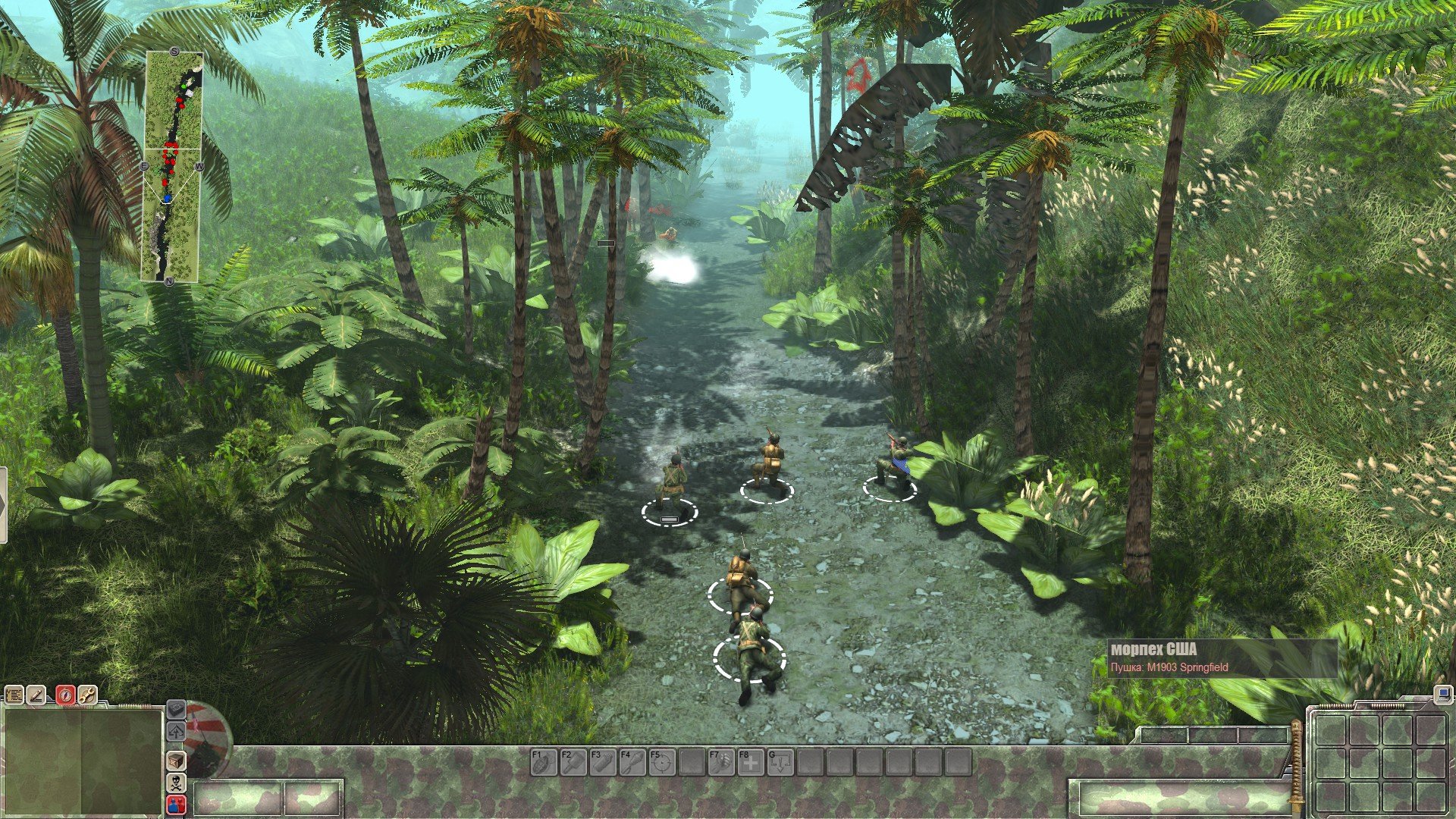This screenshot has width=1456, height=819.
Task: Click the G drop-down arrow command
Action: pyautogui.click(x=780, y=762)
